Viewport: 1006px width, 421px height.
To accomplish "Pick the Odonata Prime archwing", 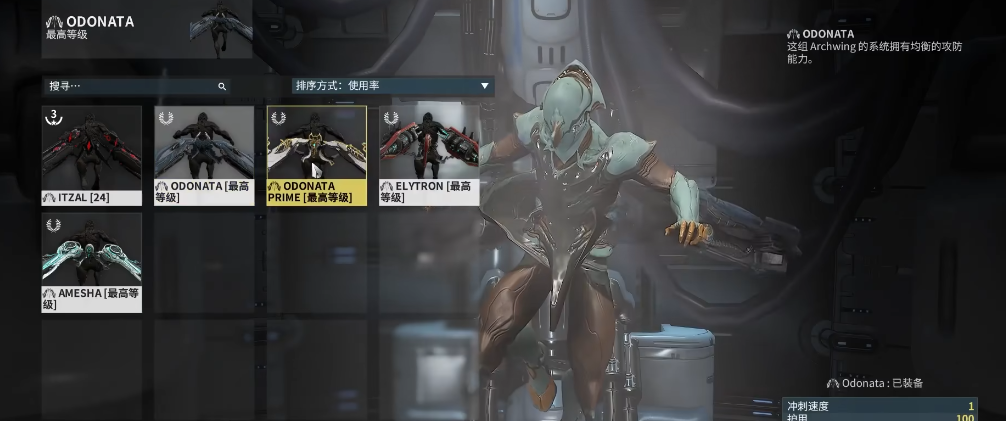I will pos(316,154).
